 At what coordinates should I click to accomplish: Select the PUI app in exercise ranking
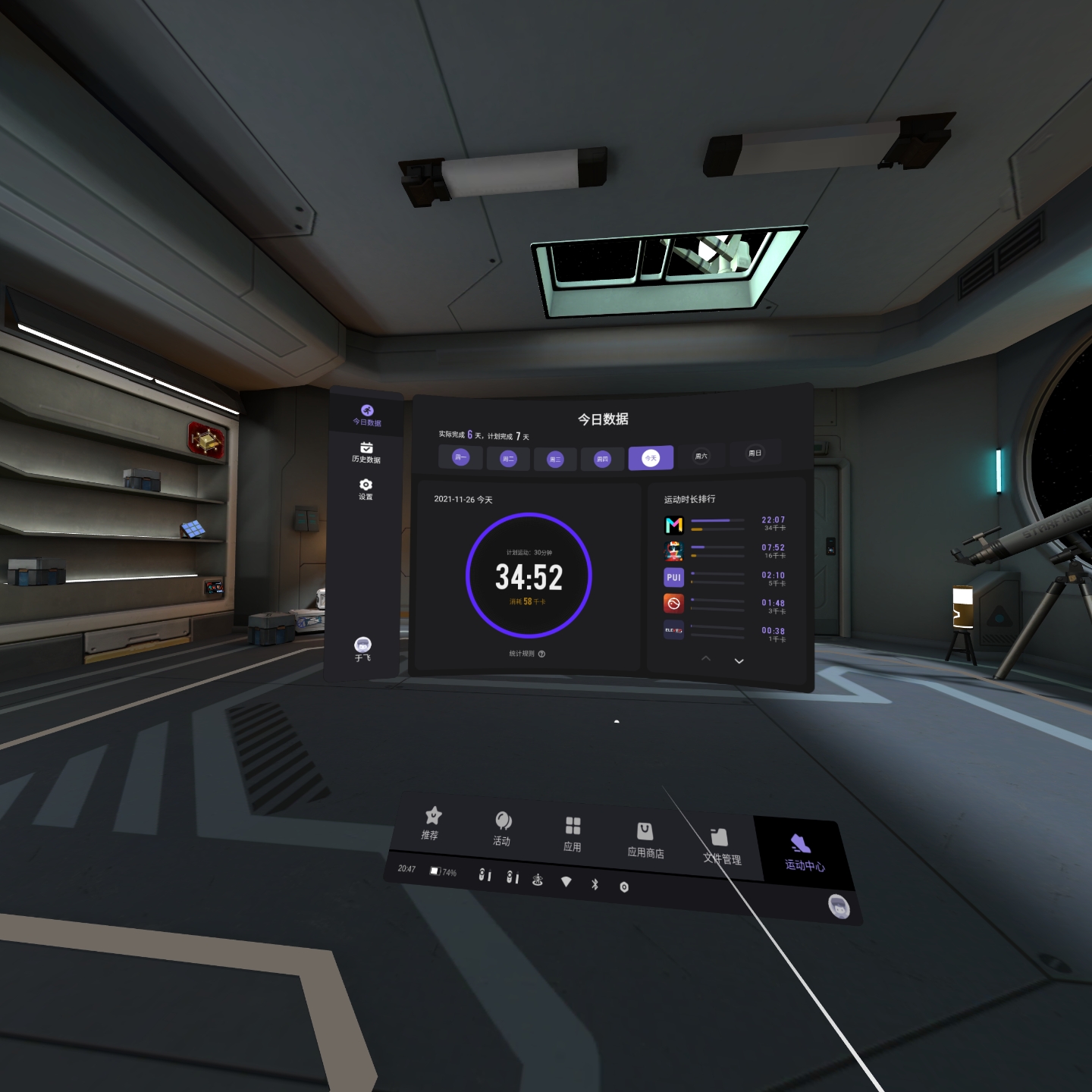[674, 577]
